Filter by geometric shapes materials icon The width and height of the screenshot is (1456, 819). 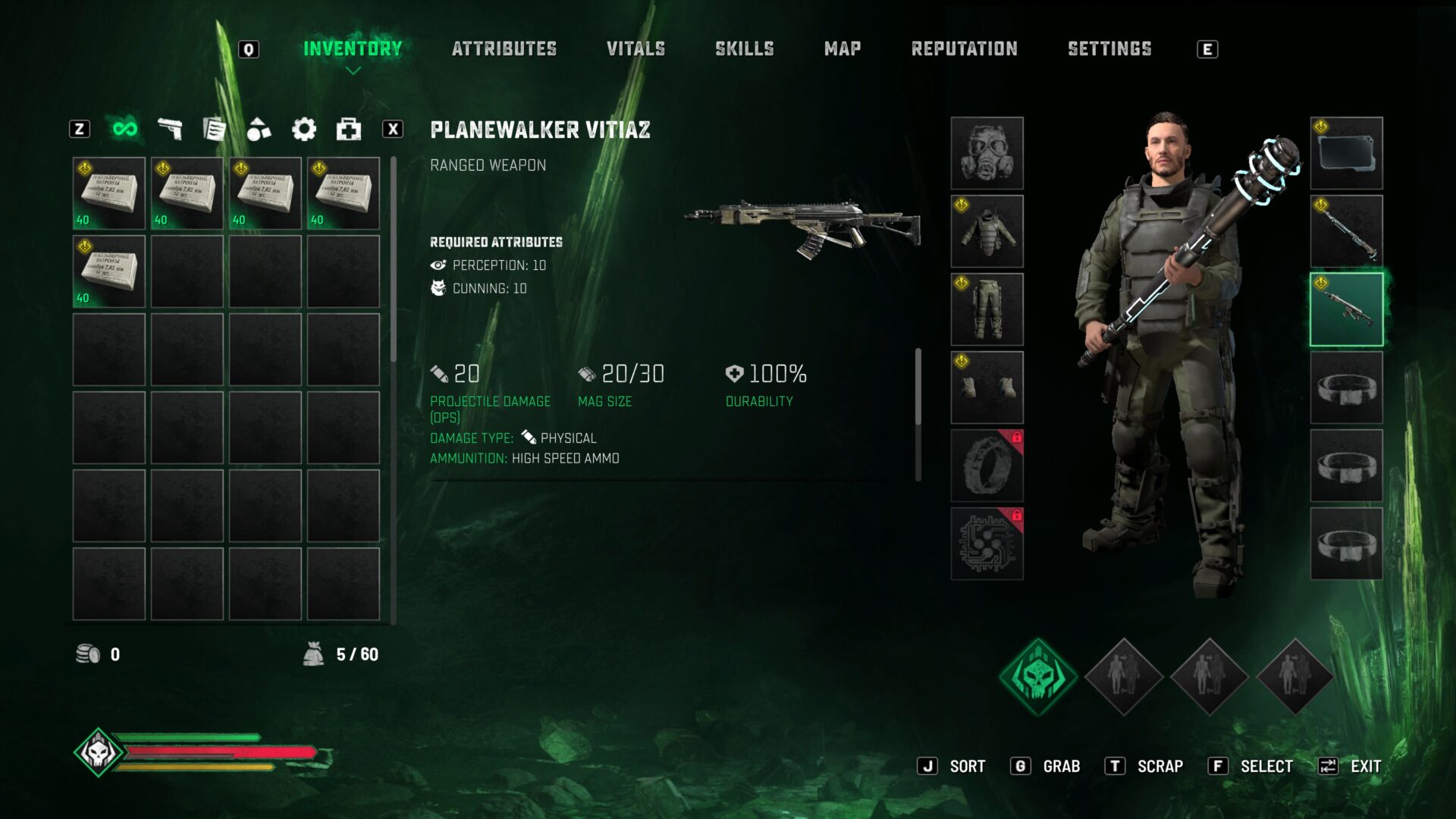tap(259, 129)
